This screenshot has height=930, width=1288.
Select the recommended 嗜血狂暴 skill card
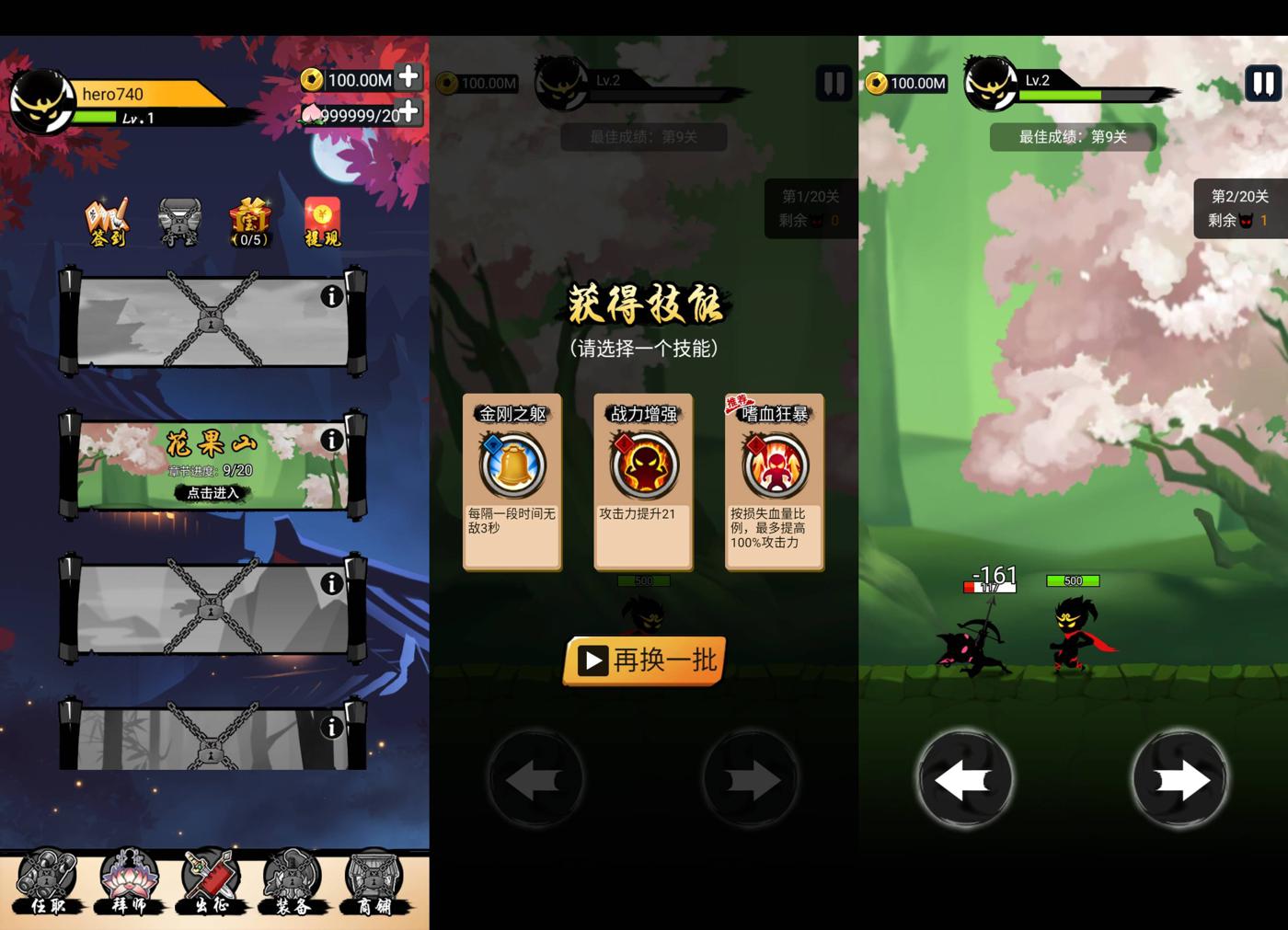(x=775, y=482)
